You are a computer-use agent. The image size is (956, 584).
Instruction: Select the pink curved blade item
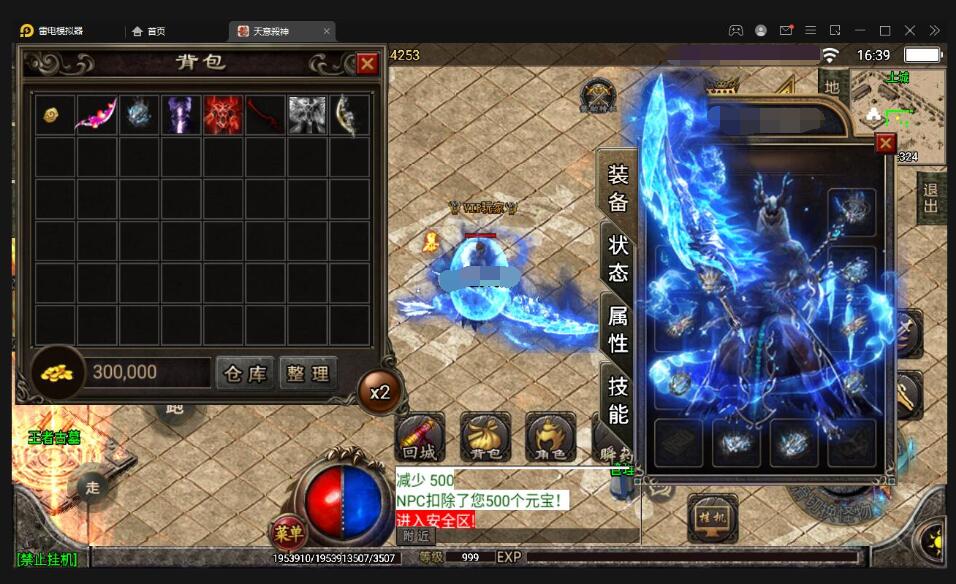[97, 114]
